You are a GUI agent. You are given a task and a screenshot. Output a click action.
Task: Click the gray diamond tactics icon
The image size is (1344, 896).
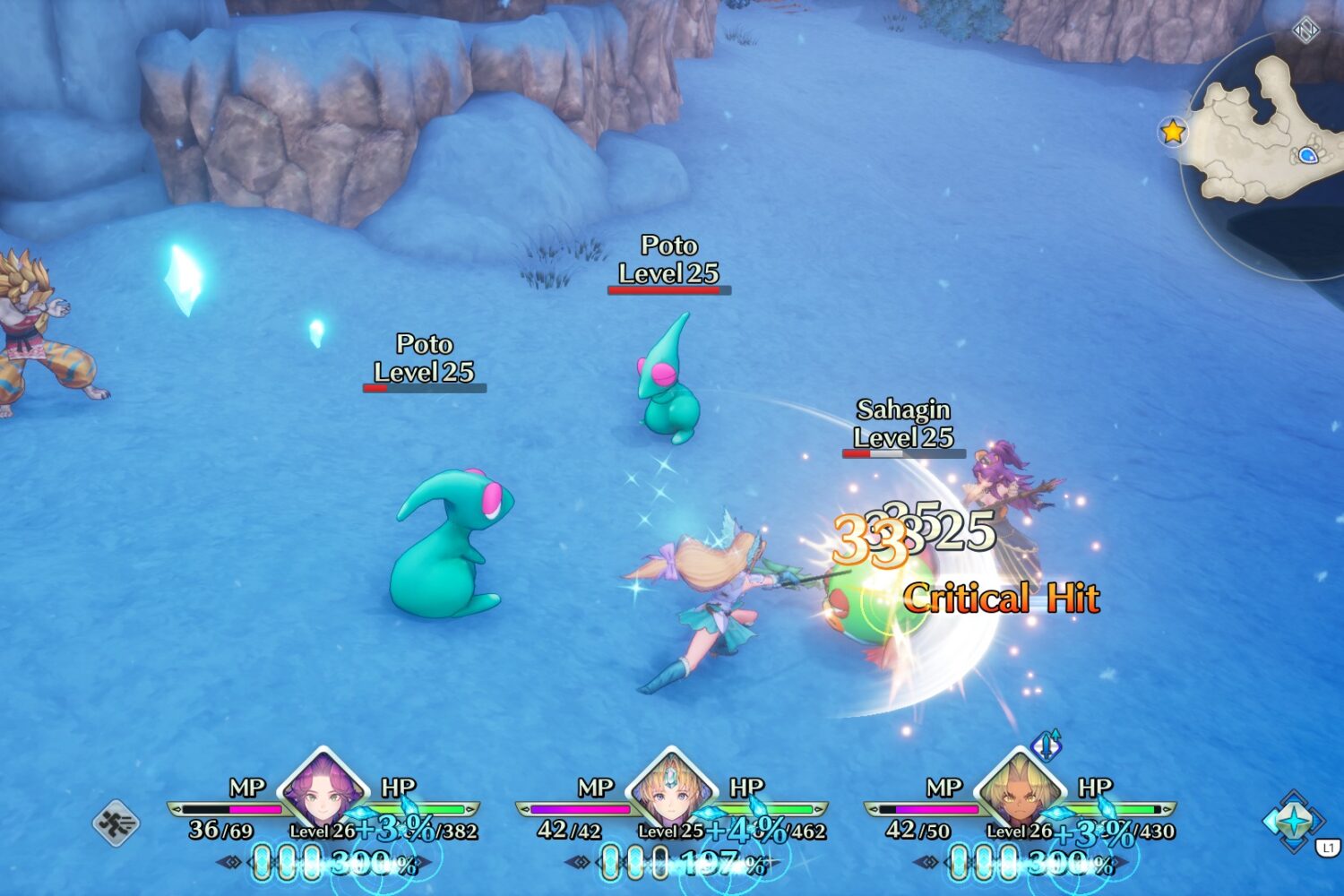click(116, 823)
